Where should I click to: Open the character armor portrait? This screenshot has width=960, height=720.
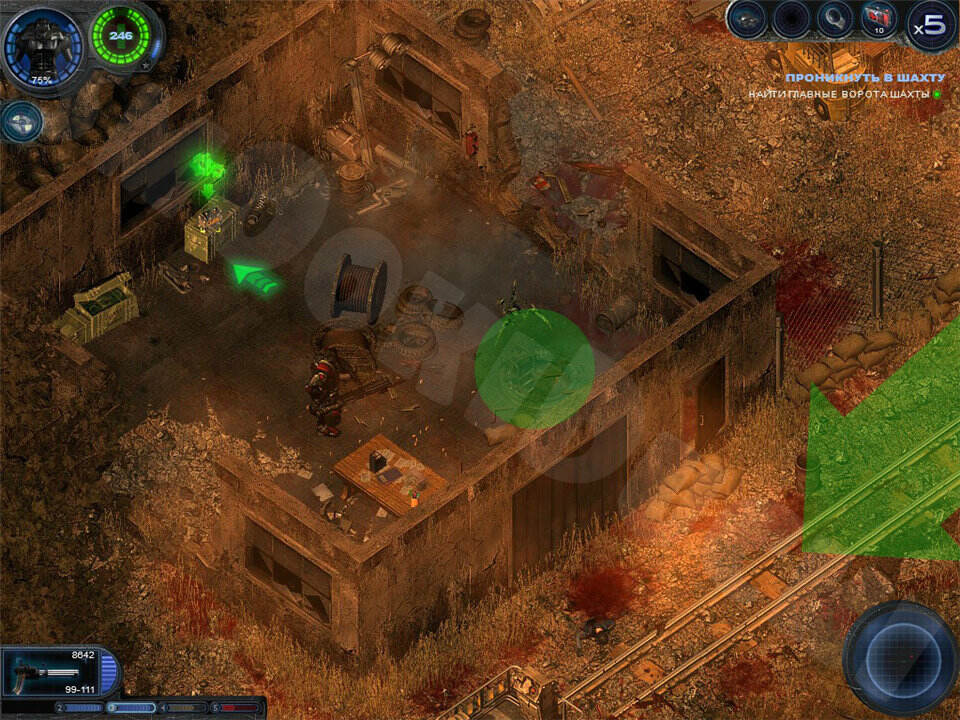point(43,49)
